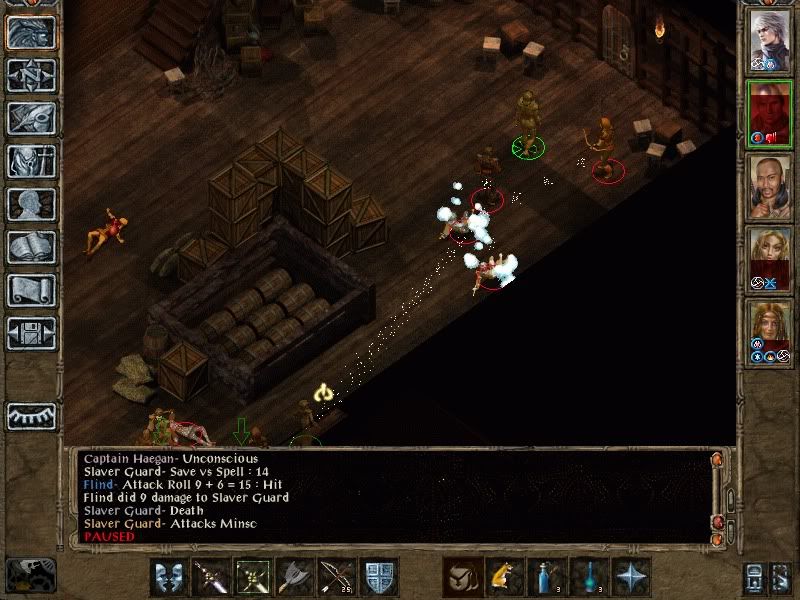Open the priest scroll icon

click(31, 290)
